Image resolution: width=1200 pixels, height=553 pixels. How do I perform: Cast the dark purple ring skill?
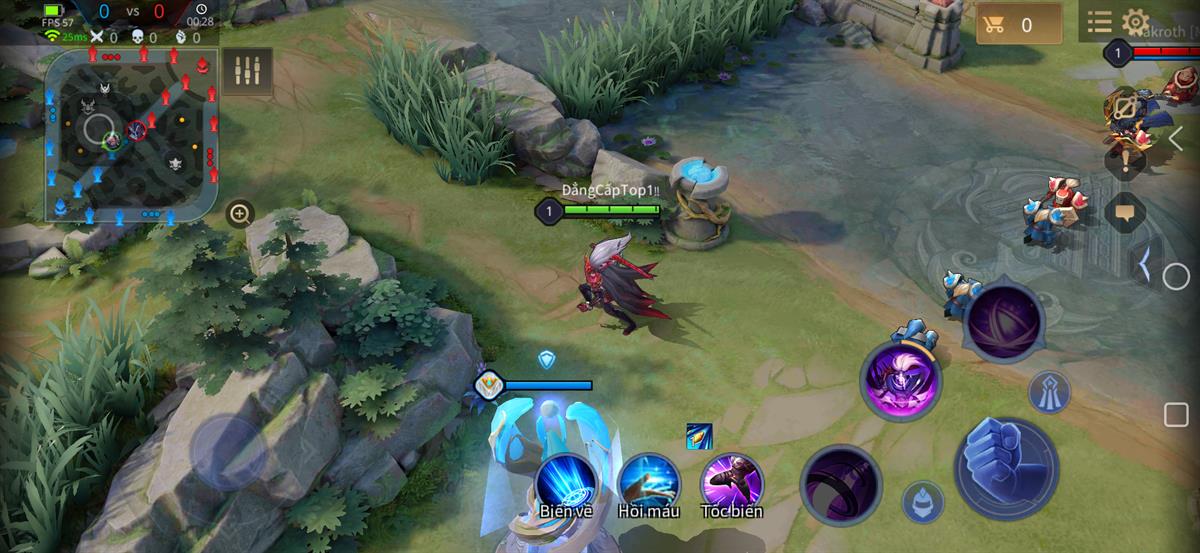tap(841, 484)
